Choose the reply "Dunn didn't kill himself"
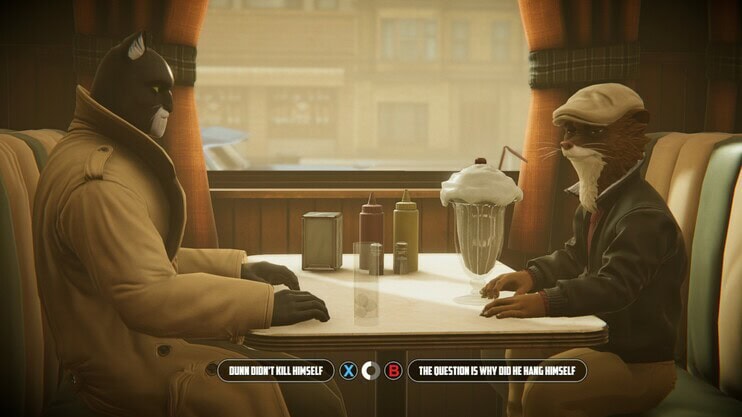The height and width of the screenshot is (417, 742). pyautogui.click(x=275, y=371)
